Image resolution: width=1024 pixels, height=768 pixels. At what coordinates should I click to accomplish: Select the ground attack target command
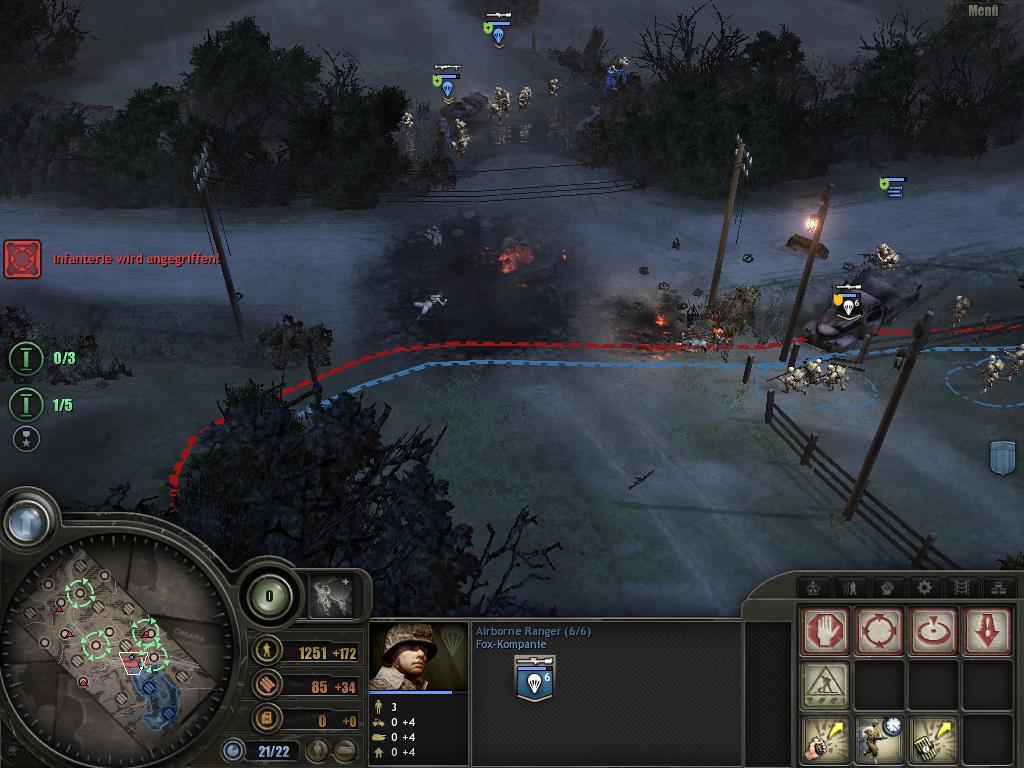933,631
